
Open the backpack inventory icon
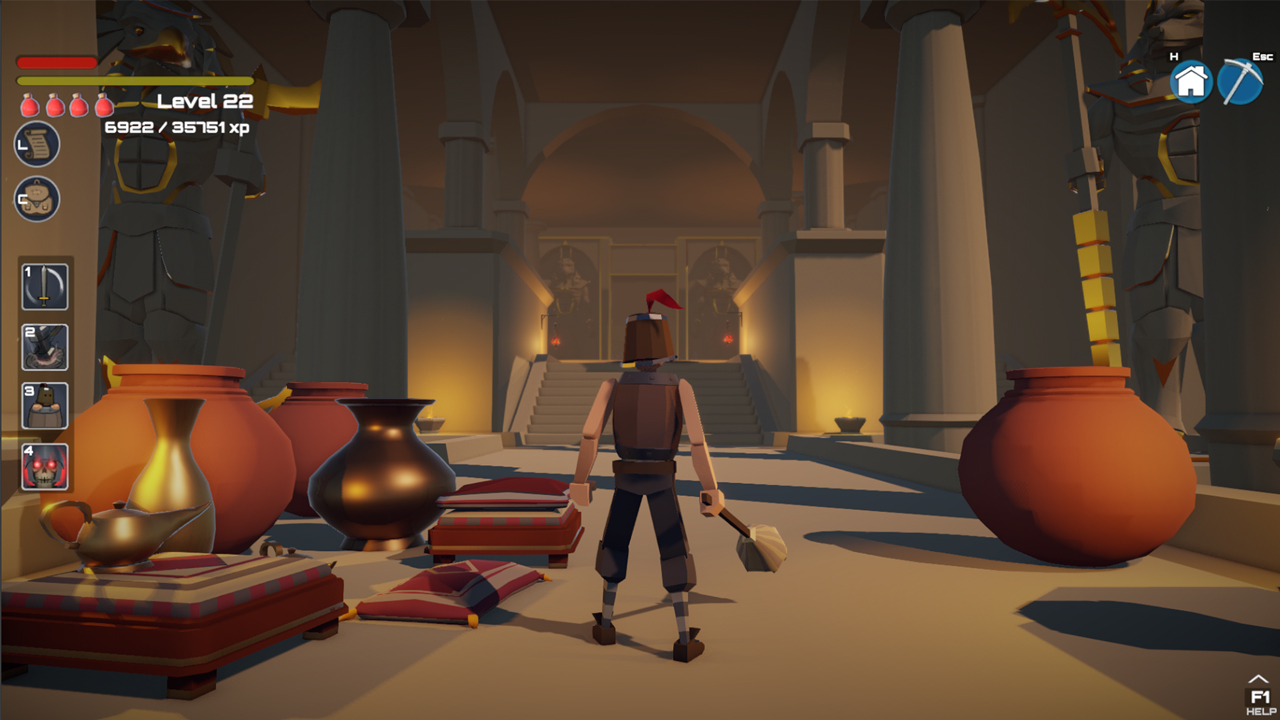(x=35, y=198)
